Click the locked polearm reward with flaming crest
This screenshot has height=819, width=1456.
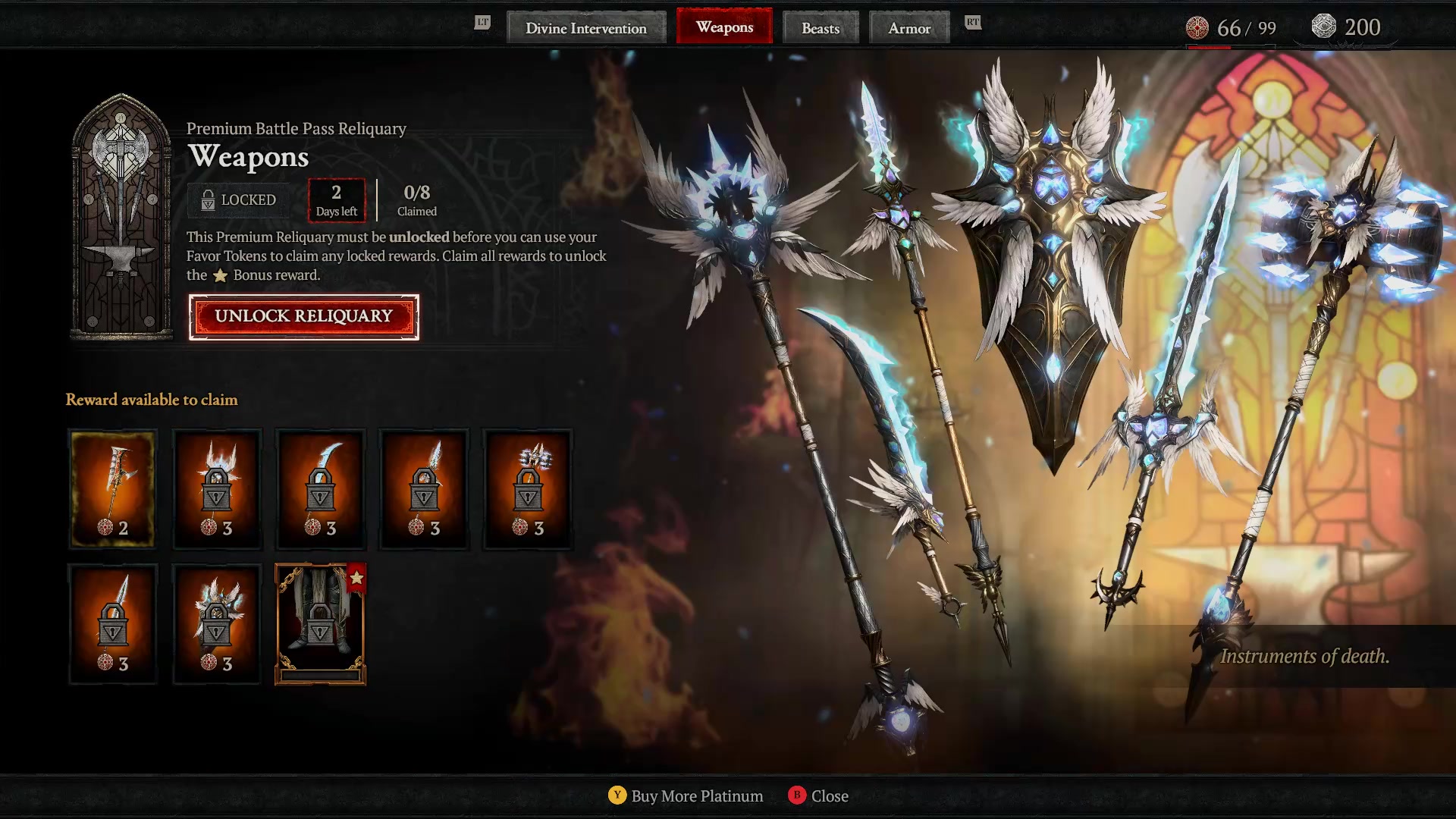click(217, 489)
